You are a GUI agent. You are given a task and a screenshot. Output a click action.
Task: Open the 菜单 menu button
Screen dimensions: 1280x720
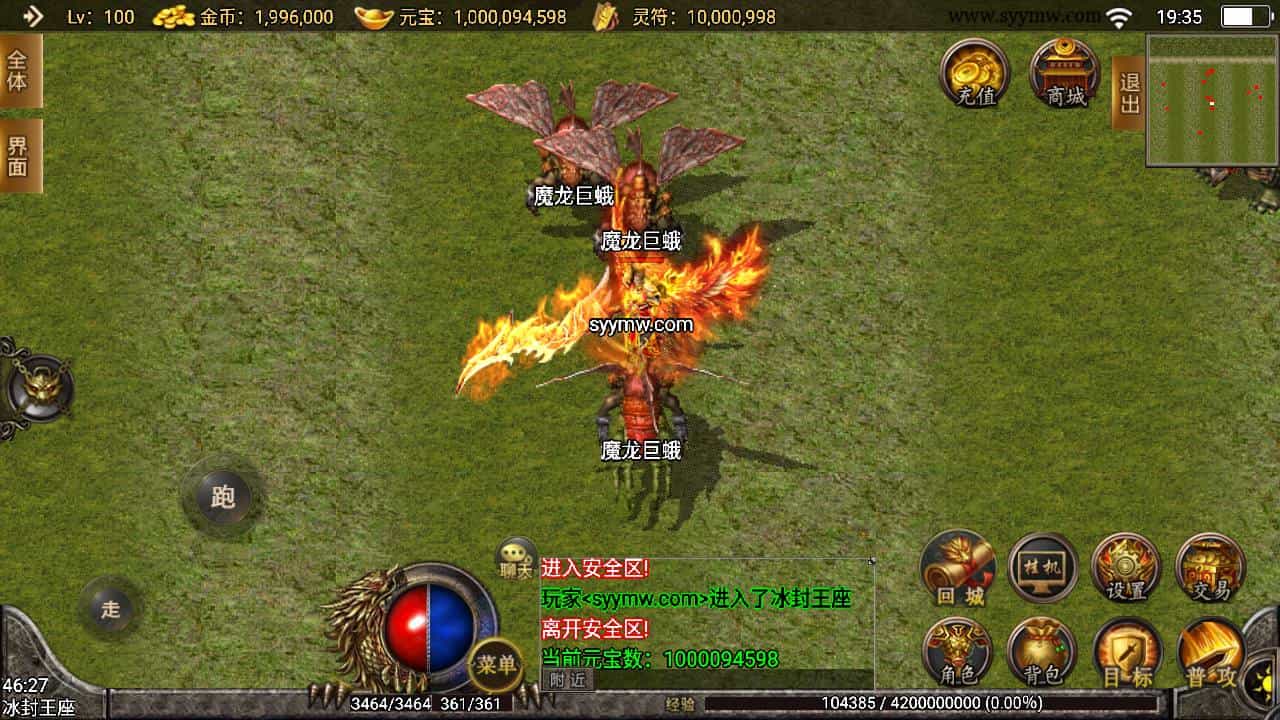pyautogui.click(x=496, y=664)
